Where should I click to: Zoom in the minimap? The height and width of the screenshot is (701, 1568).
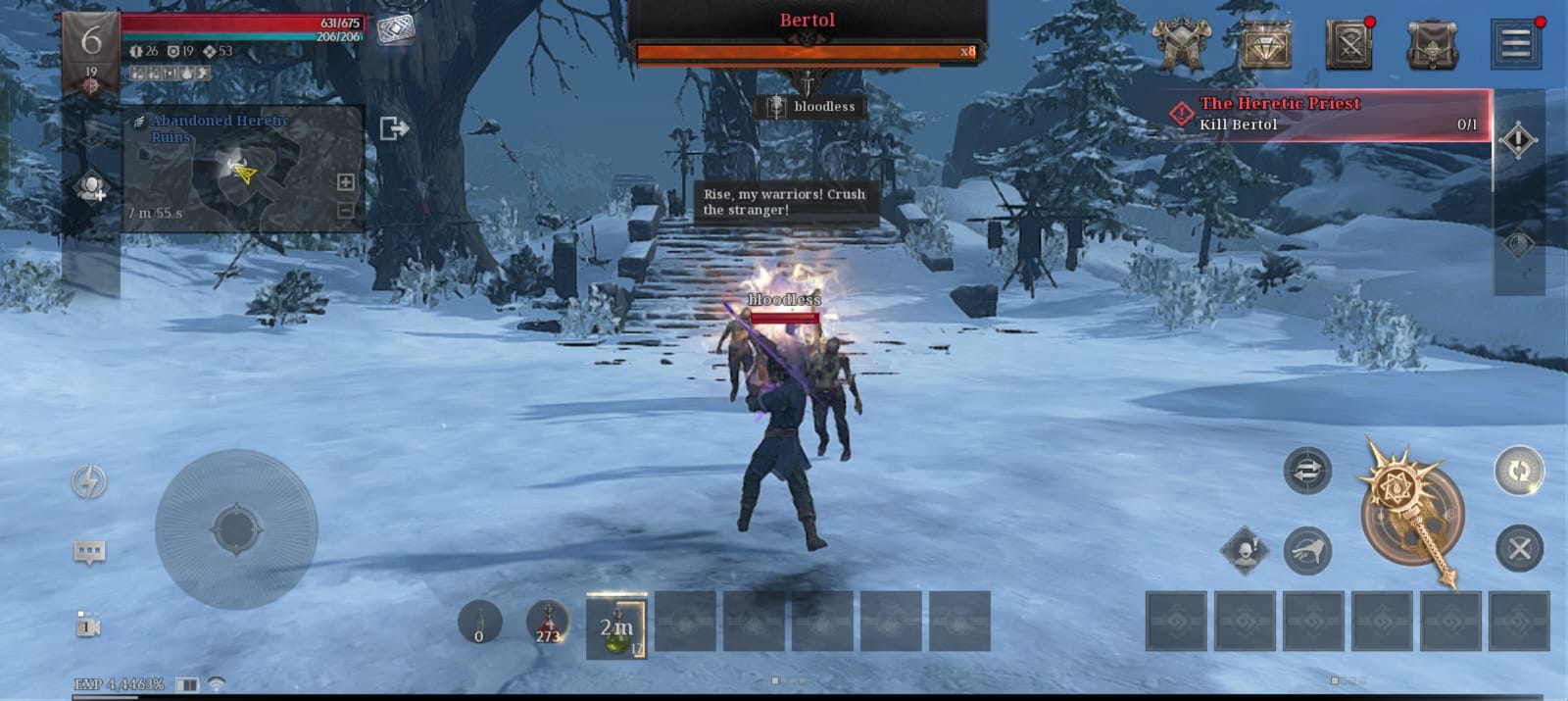(345, 181)
